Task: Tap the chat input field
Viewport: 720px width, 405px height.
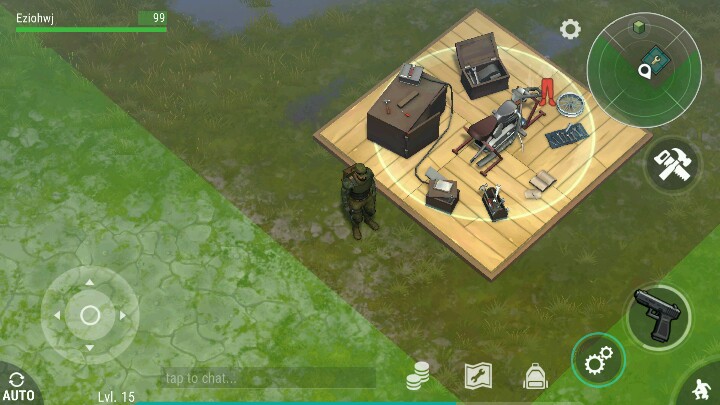Action: pyautogui.click(x=268, y=378)
